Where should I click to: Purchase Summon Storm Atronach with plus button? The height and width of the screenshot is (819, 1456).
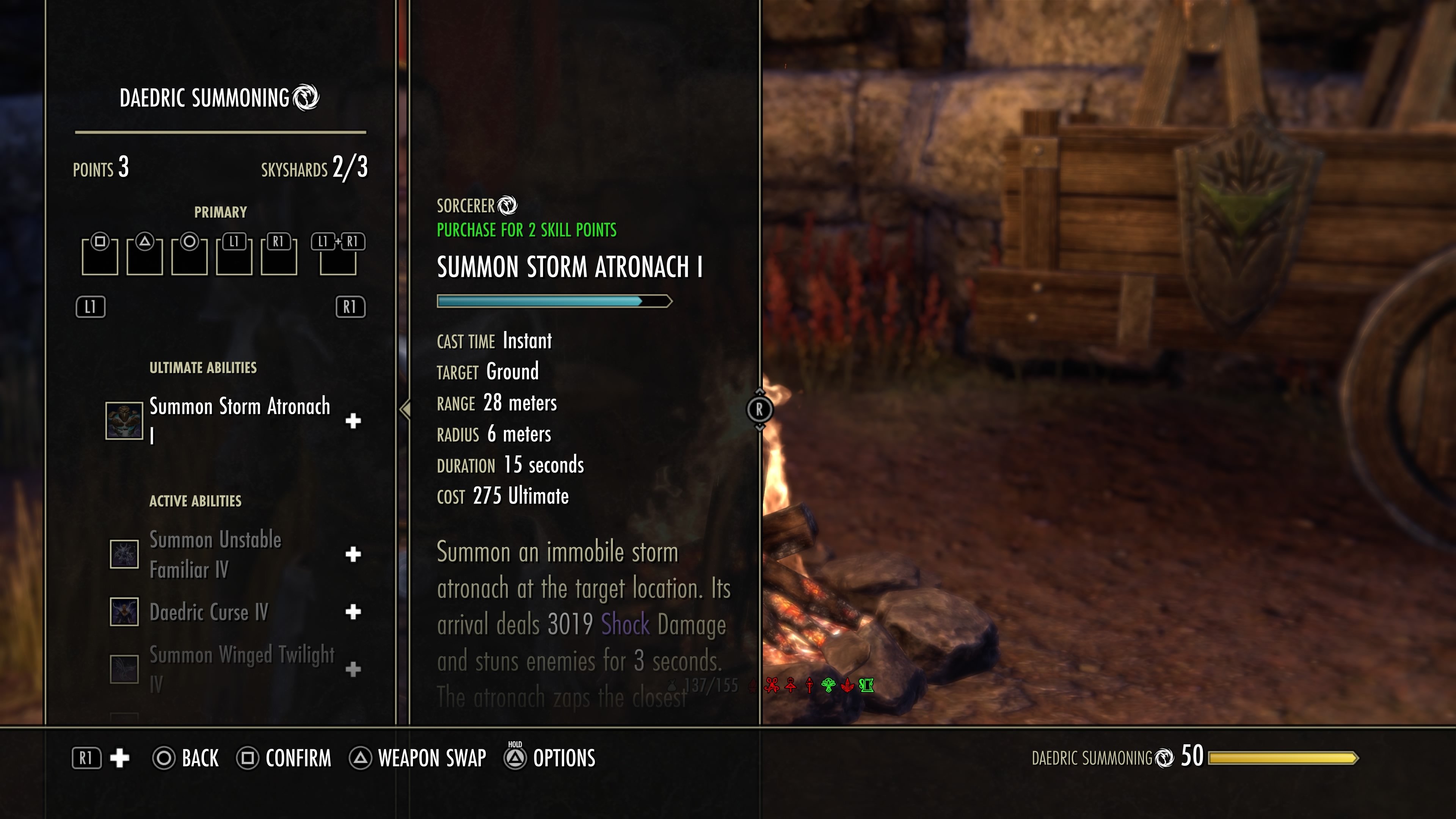coord(353,420)
